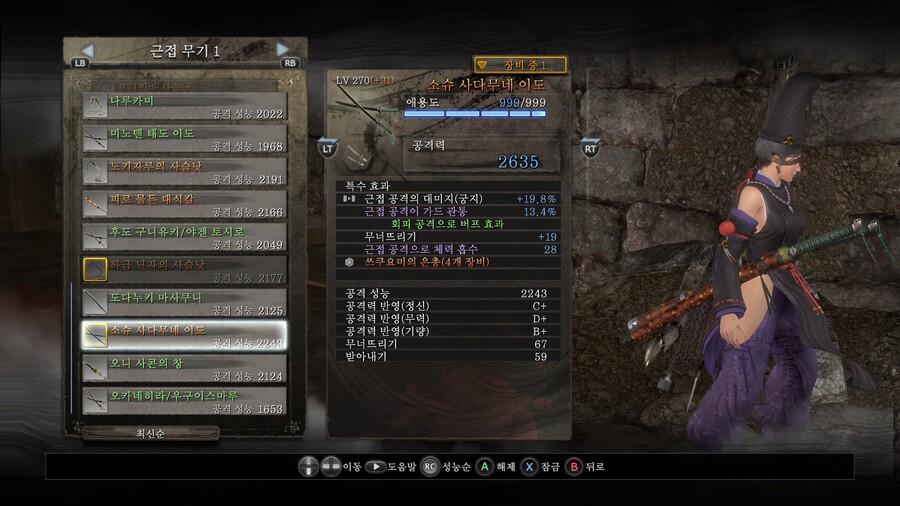Open the 장비 중 1 equipped tag
900x506 pixels.
click(x=520, y=65)
